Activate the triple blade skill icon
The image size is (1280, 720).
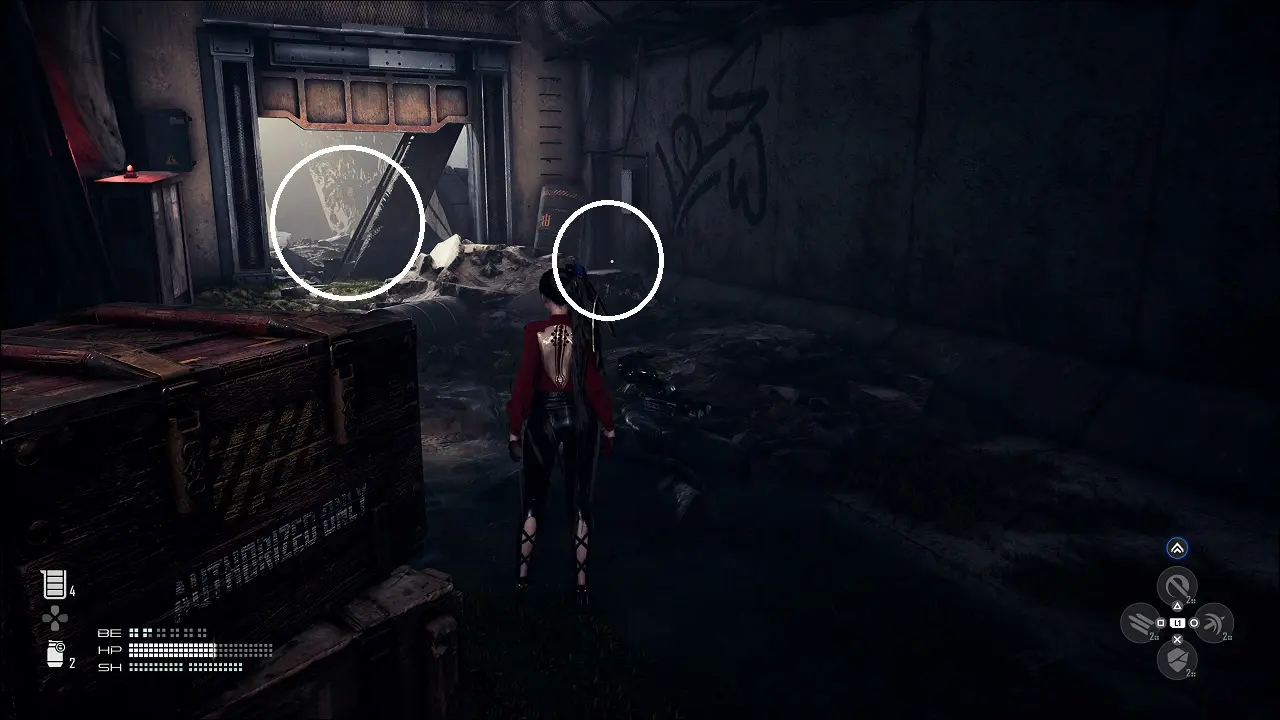[1140, 623]
